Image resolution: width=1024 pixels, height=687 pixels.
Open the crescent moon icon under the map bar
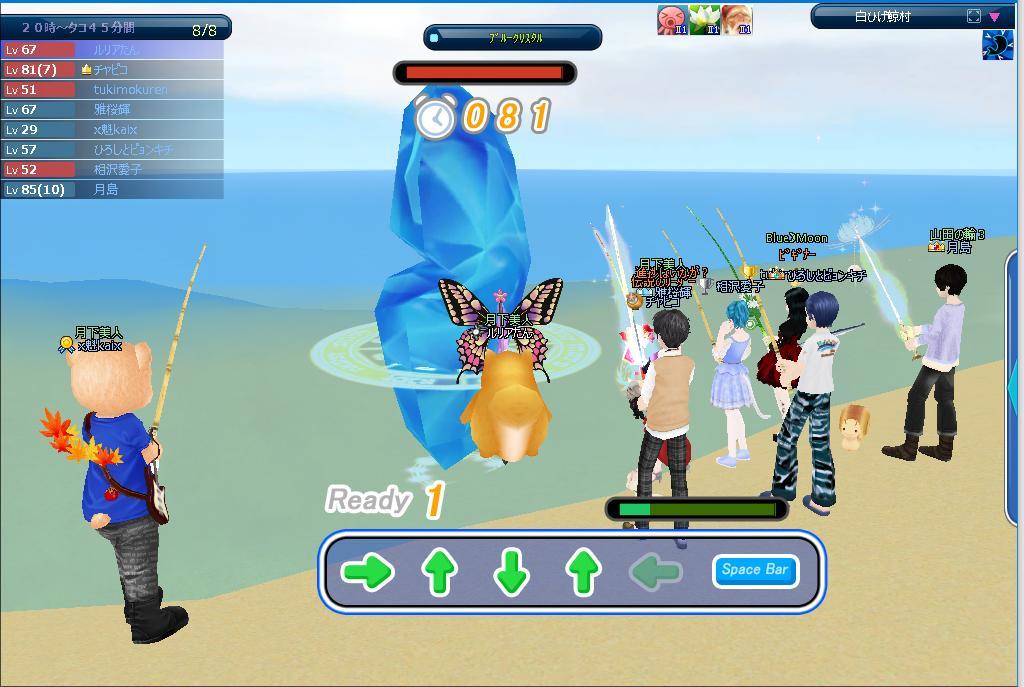(x=997, y=46)
